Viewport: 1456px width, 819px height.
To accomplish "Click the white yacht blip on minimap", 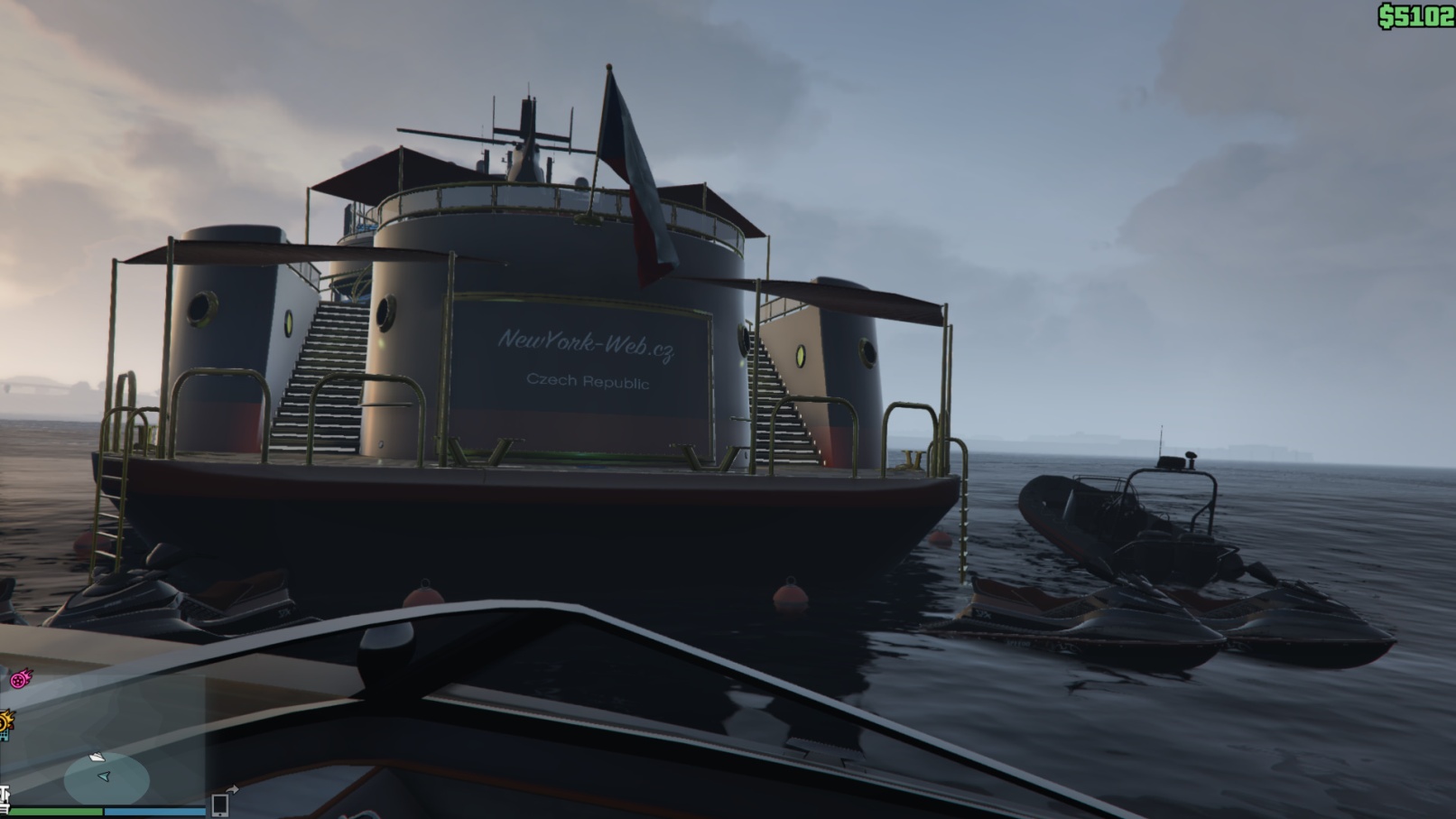I will click(x=96, y=757).
